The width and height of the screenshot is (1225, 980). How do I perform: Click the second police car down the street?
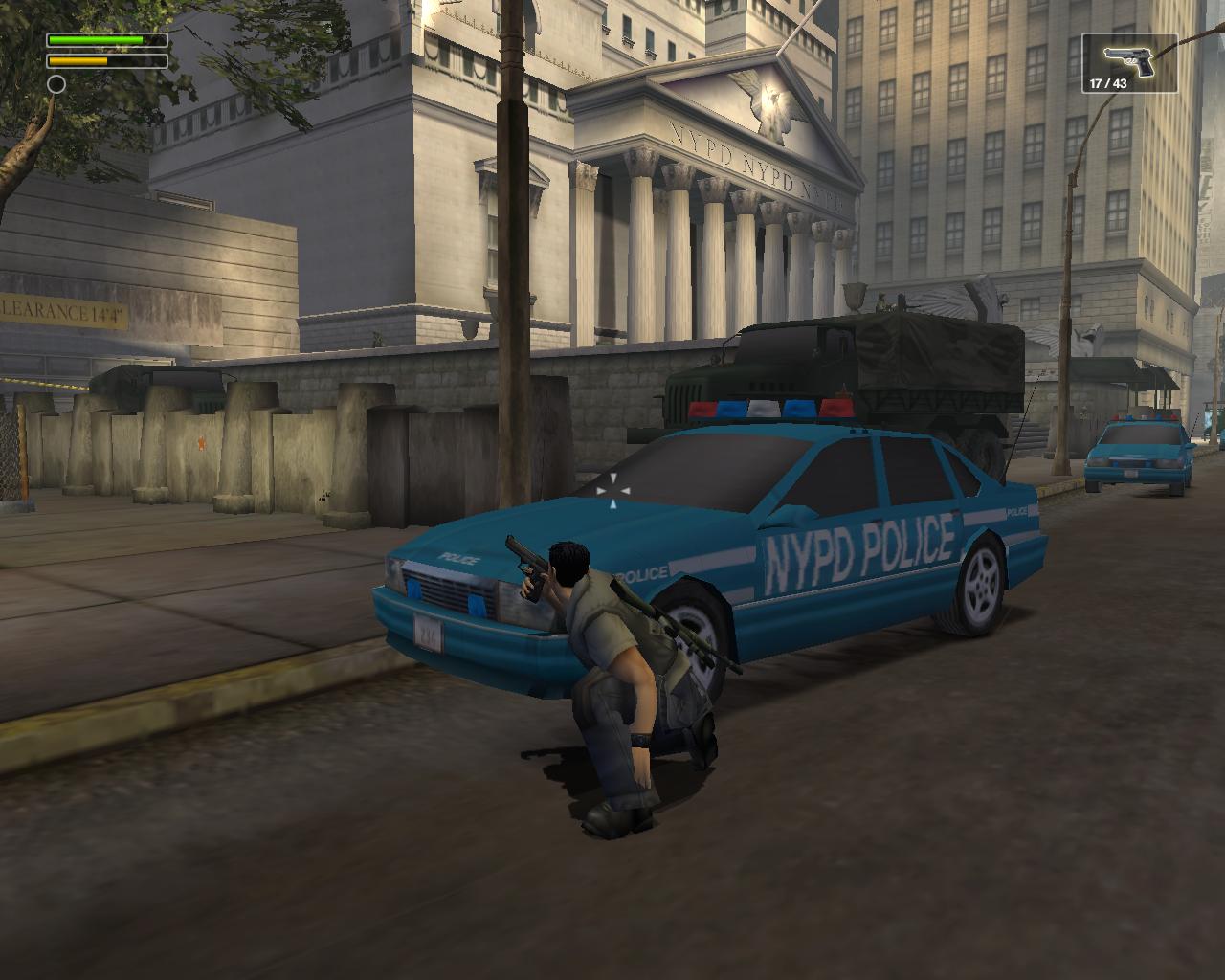(1146, 448)
